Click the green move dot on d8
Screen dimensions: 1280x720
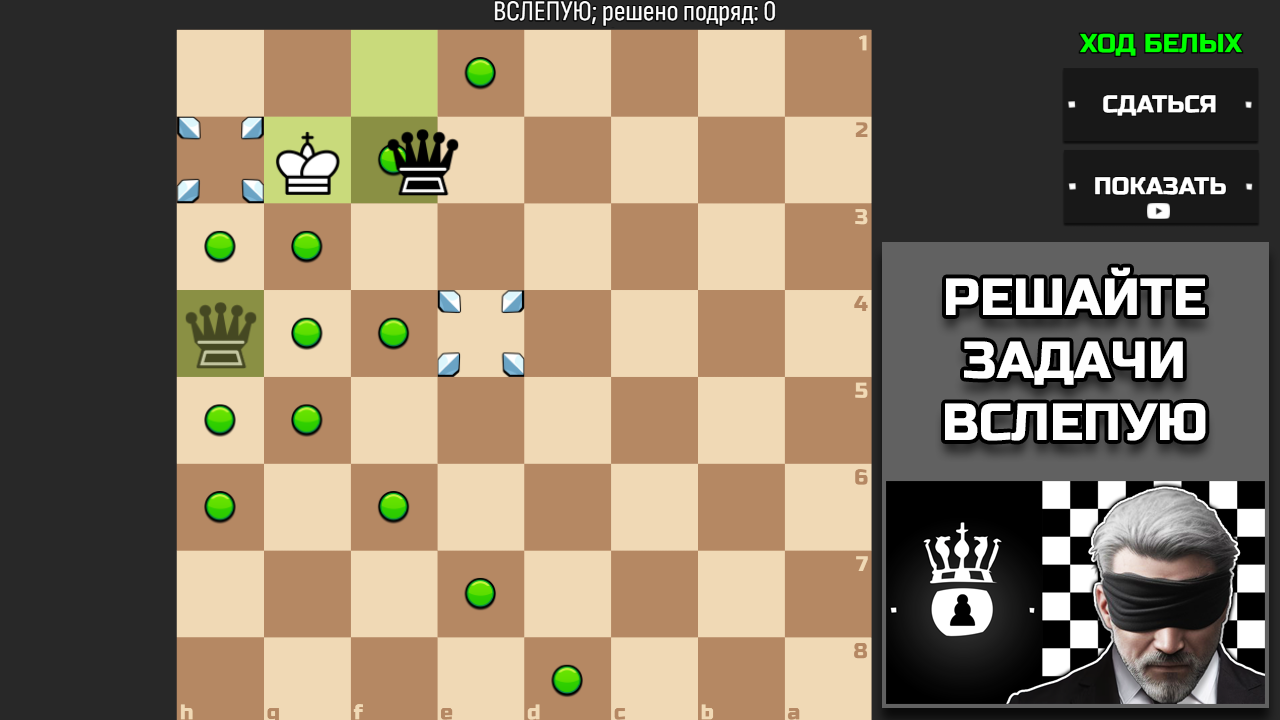point(567,680)
